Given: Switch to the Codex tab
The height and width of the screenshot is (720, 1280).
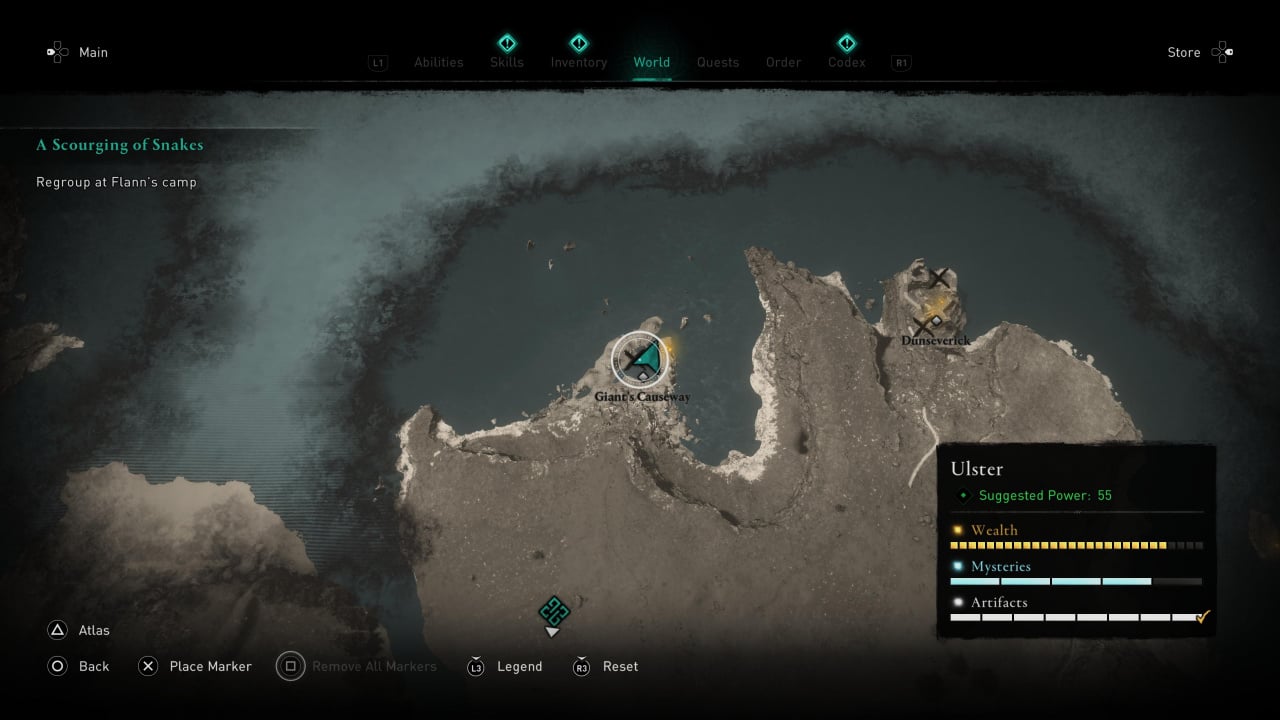Looking at the screenshot, I should pyautogui.click(x=846, y=62).
